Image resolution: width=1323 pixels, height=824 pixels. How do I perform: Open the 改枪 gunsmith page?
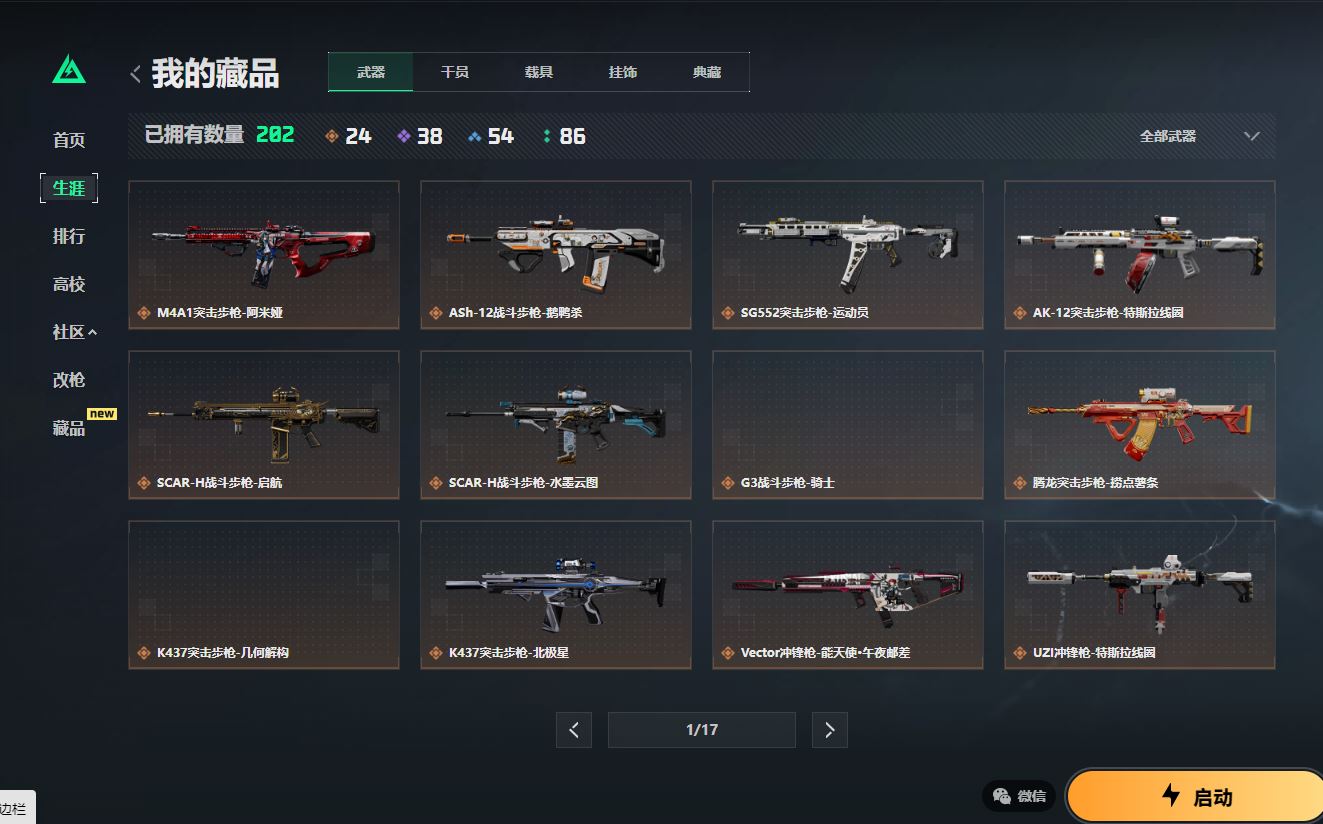(69, 380)
